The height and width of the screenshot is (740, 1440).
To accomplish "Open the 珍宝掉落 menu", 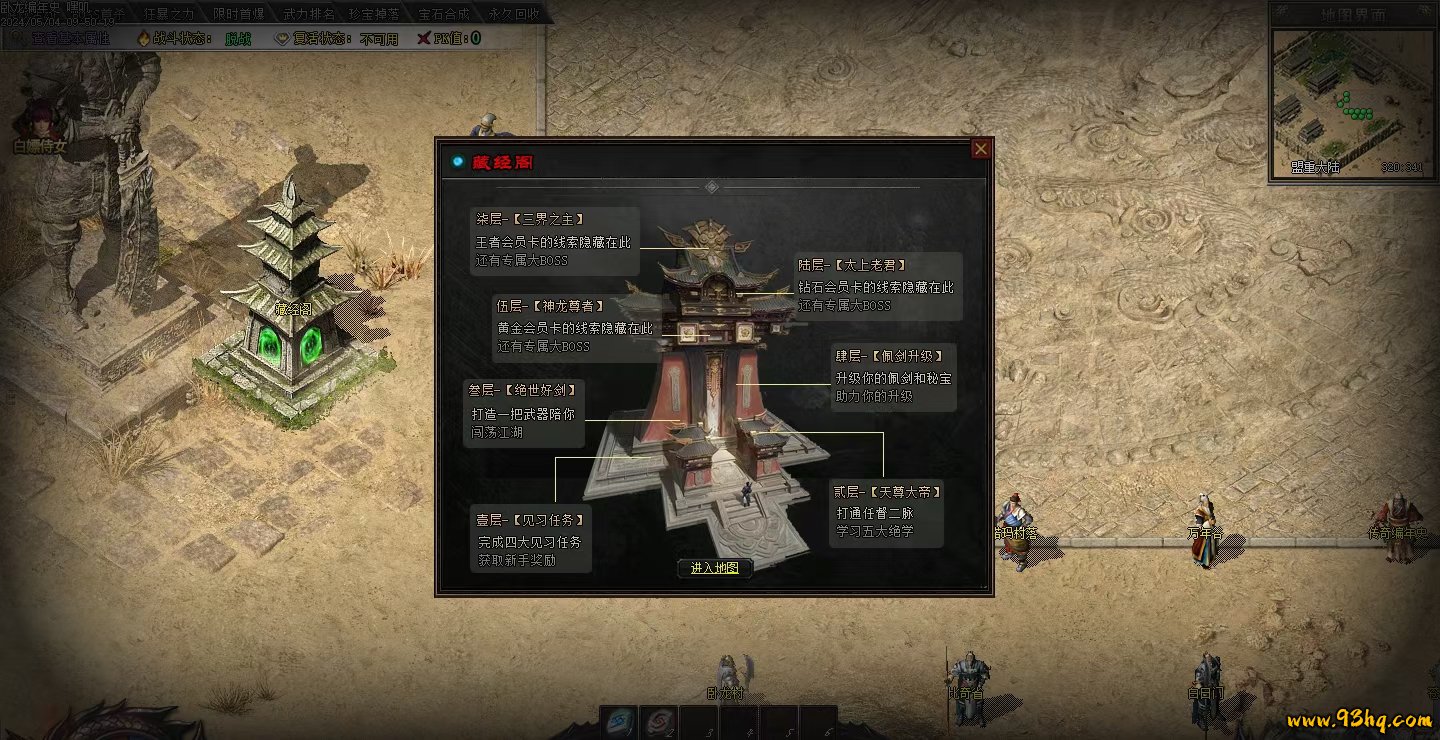I will [x=375, y=14].
